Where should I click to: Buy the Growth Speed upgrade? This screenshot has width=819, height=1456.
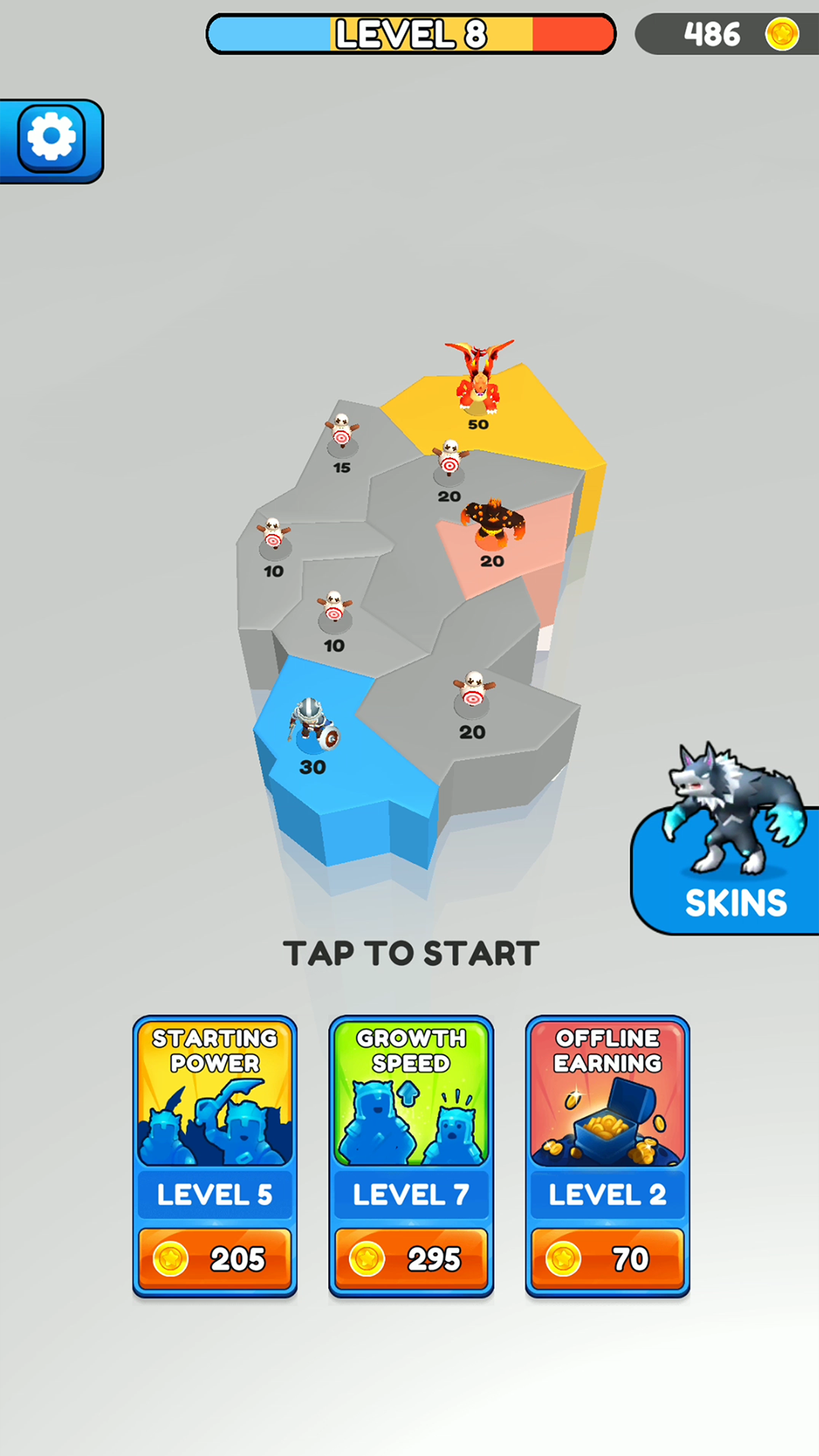pyautogui.click(x=411, y=1258)
